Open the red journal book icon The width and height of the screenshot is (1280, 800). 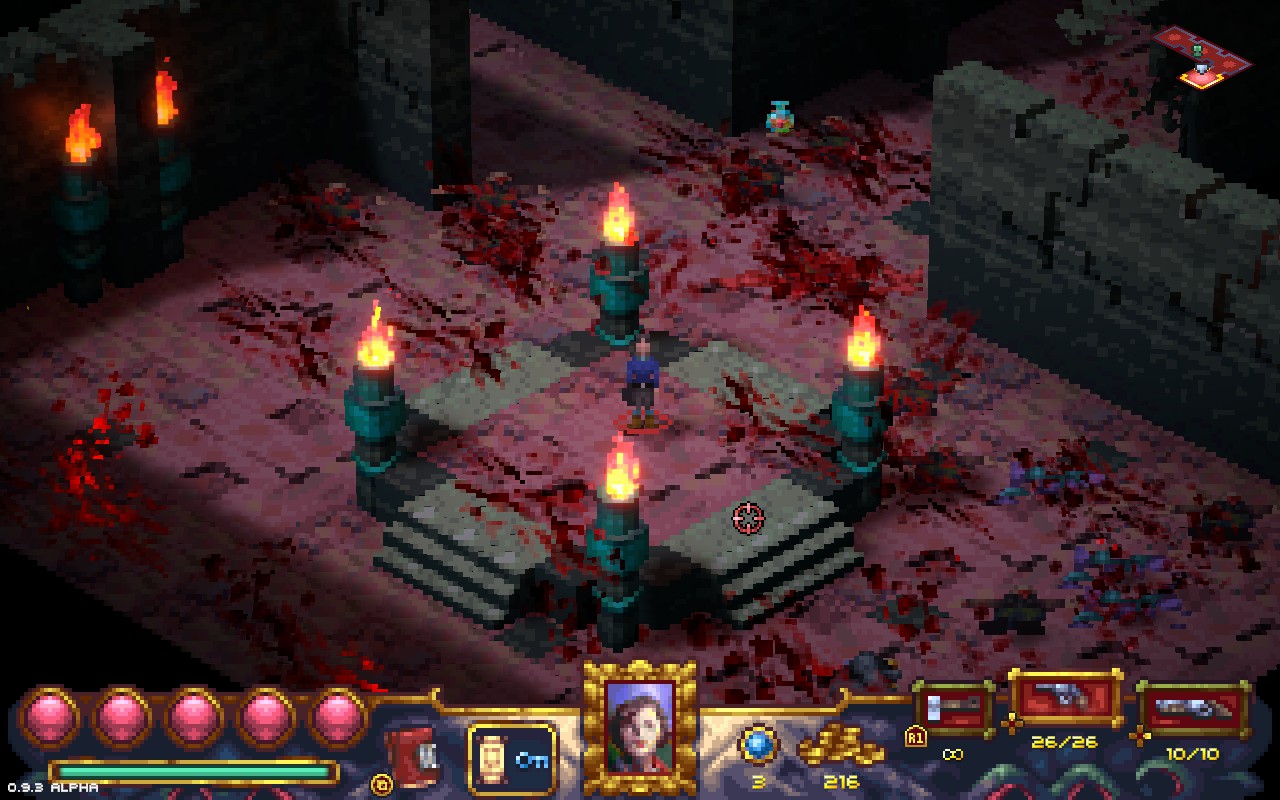pyautogui.click(x=410, y=752)
